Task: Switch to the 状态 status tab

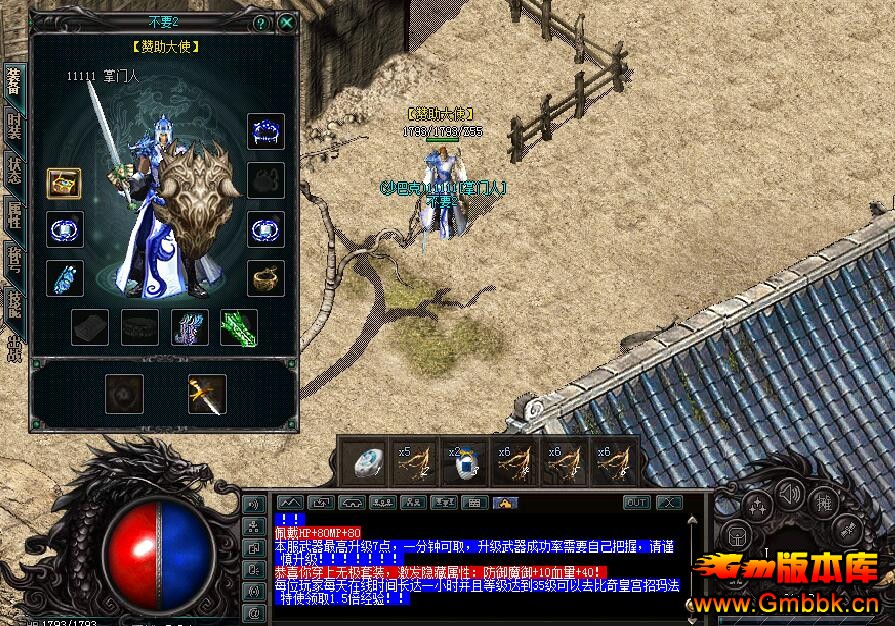Action: [14, 168]
